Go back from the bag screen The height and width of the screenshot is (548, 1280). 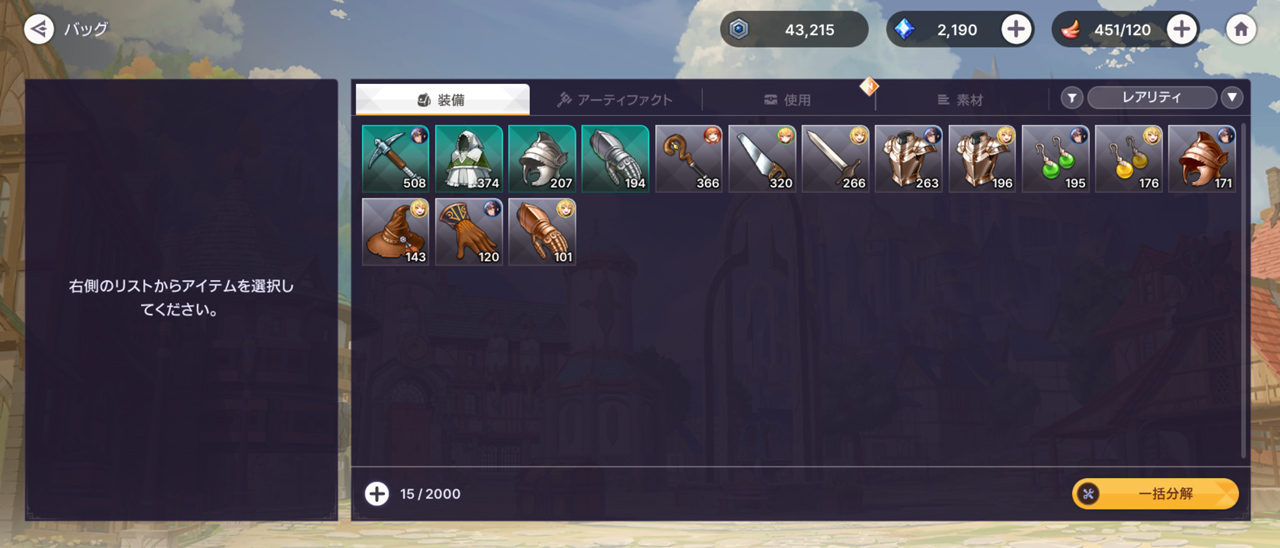click(x=39, y=29)
